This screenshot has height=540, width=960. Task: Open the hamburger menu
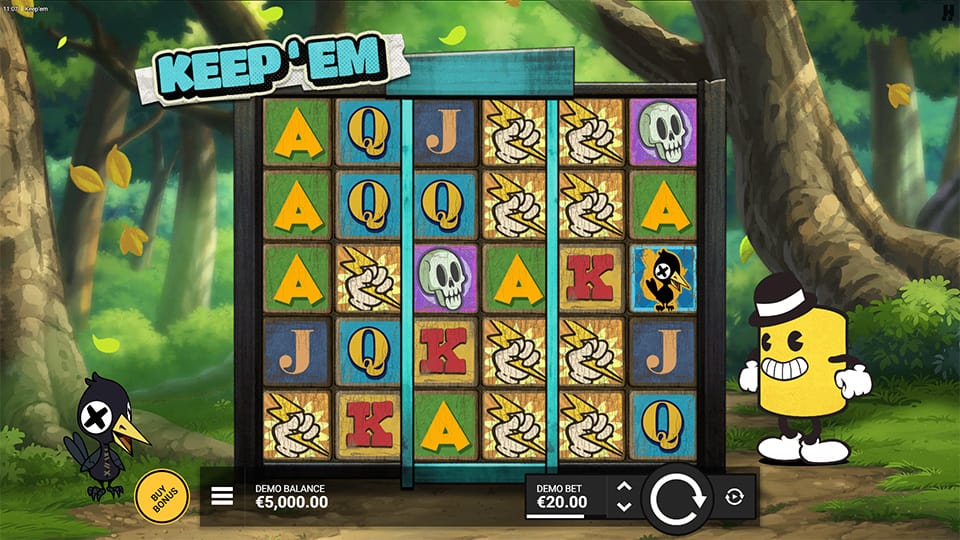tap(222, 497)
